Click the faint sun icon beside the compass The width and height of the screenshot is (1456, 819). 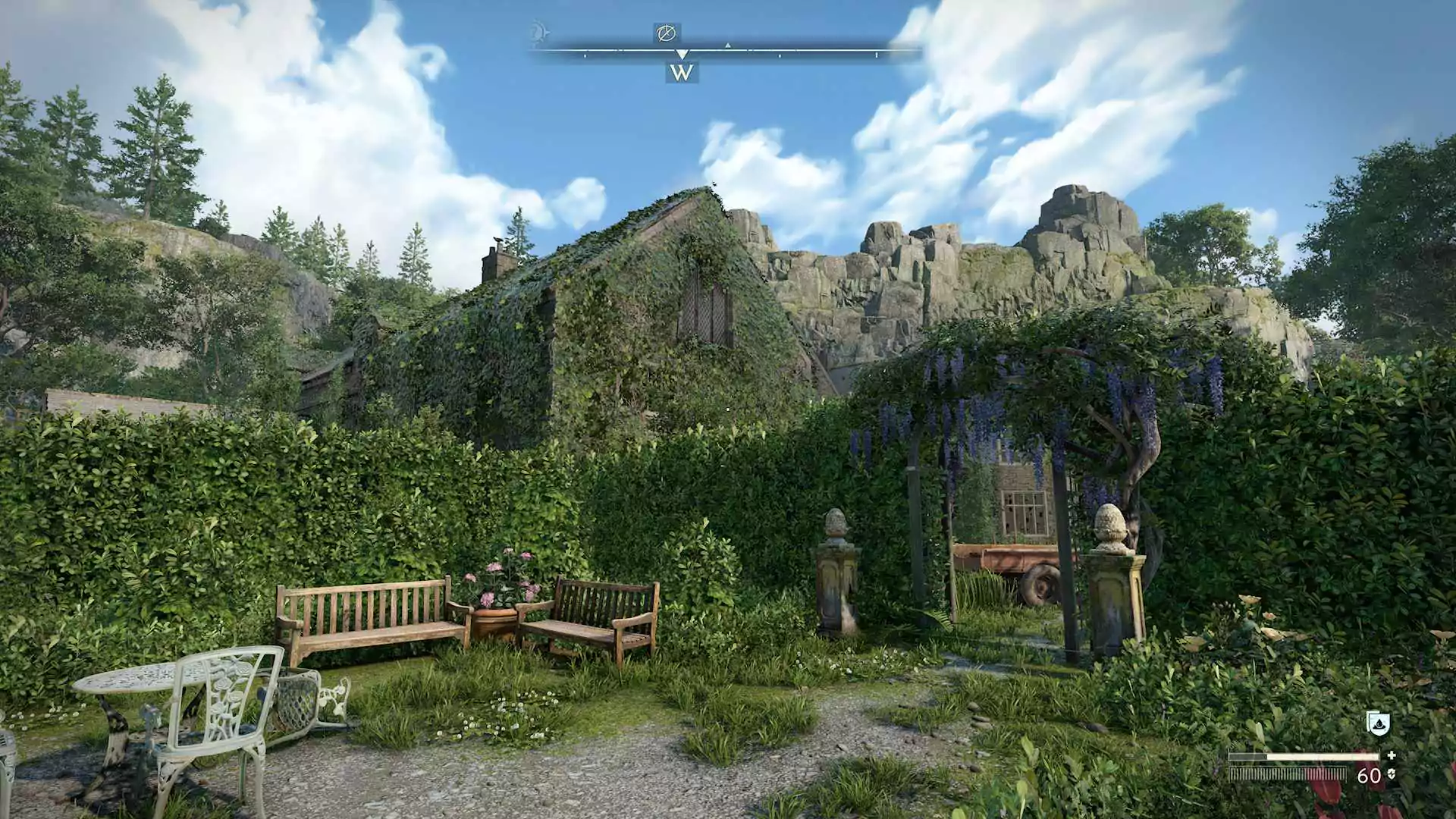[x=538, y=33]
